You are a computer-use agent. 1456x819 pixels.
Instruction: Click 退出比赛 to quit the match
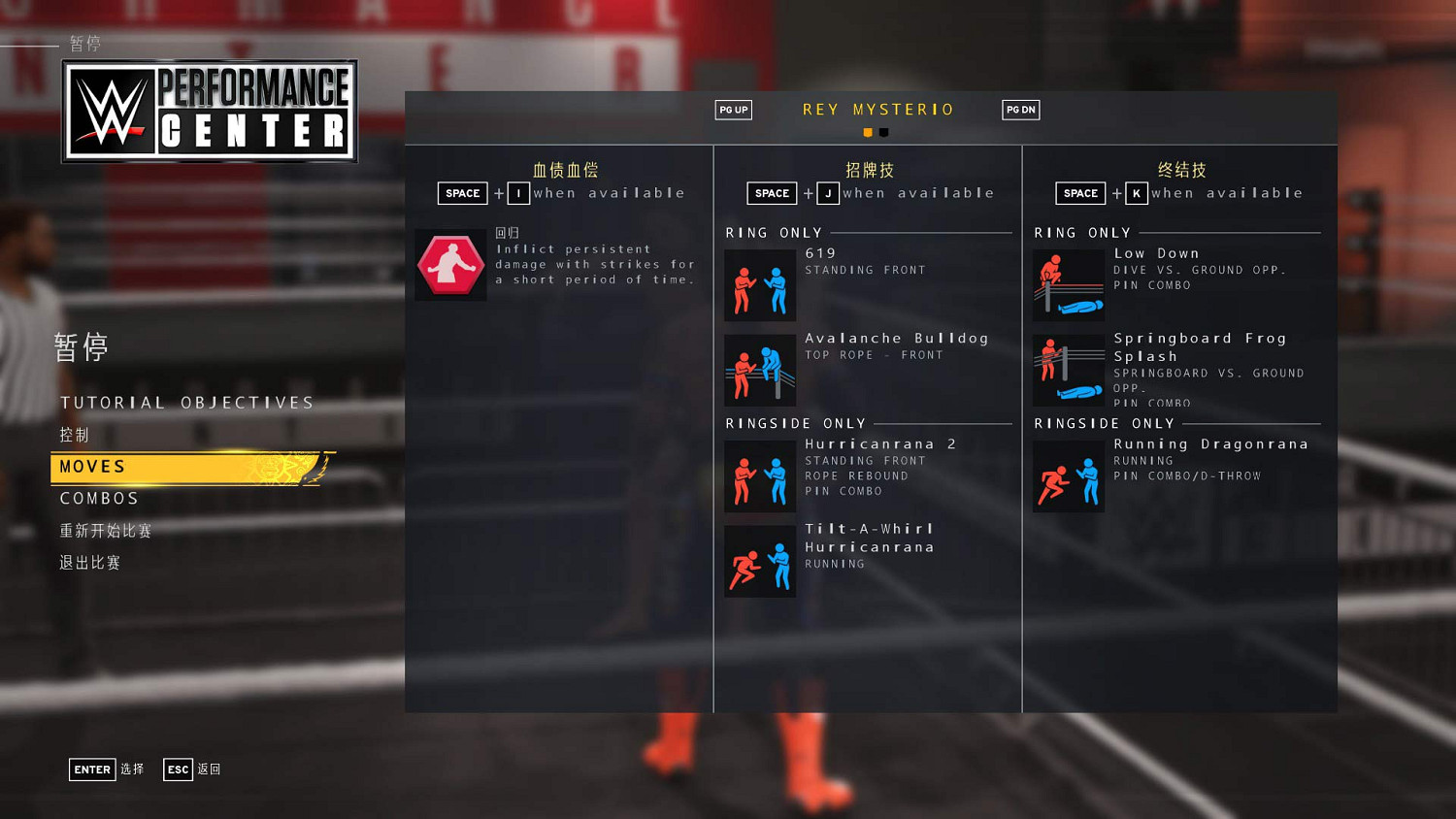click(x=90, y=562)
